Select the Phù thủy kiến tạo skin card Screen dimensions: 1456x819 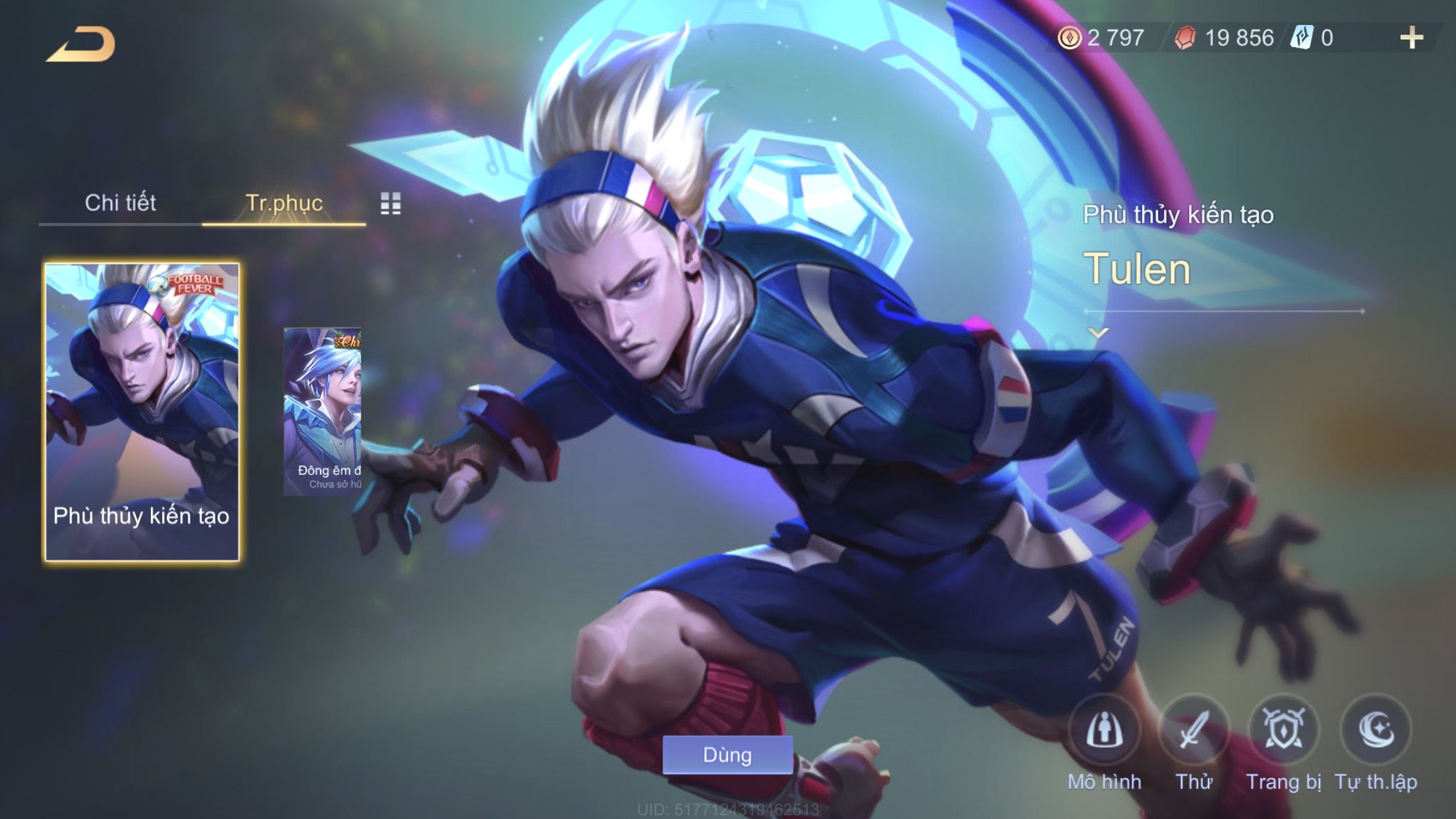[142, 412]
